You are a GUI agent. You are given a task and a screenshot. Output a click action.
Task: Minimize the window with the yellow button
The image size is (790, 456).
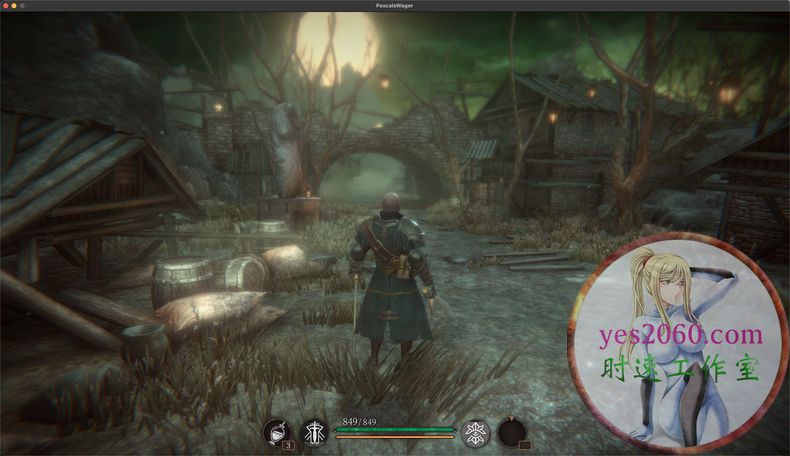(16, 6)
